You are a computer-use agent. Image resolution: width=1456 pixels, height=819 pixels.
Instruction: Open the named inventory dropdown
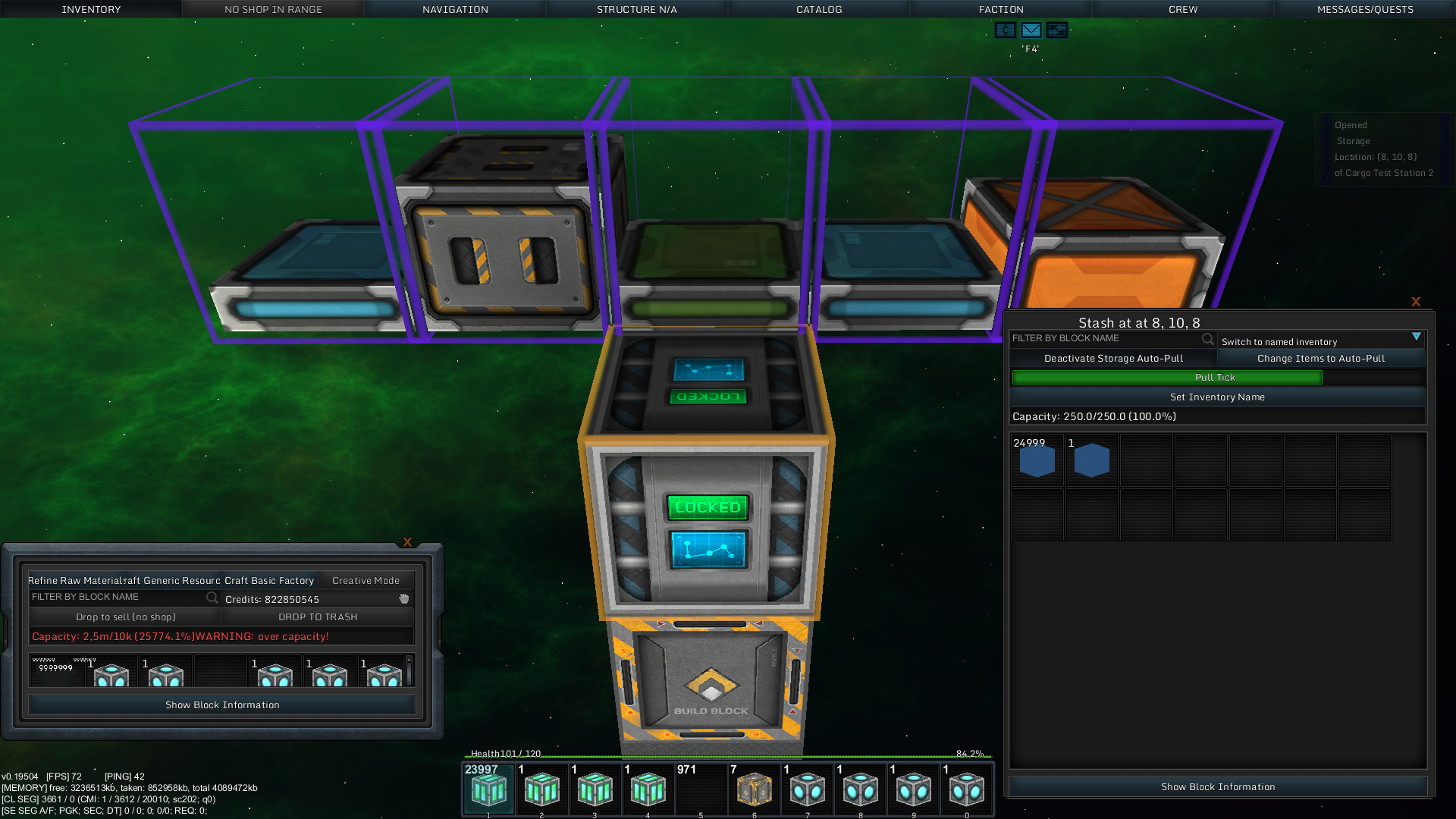(x=1416, y=337)
